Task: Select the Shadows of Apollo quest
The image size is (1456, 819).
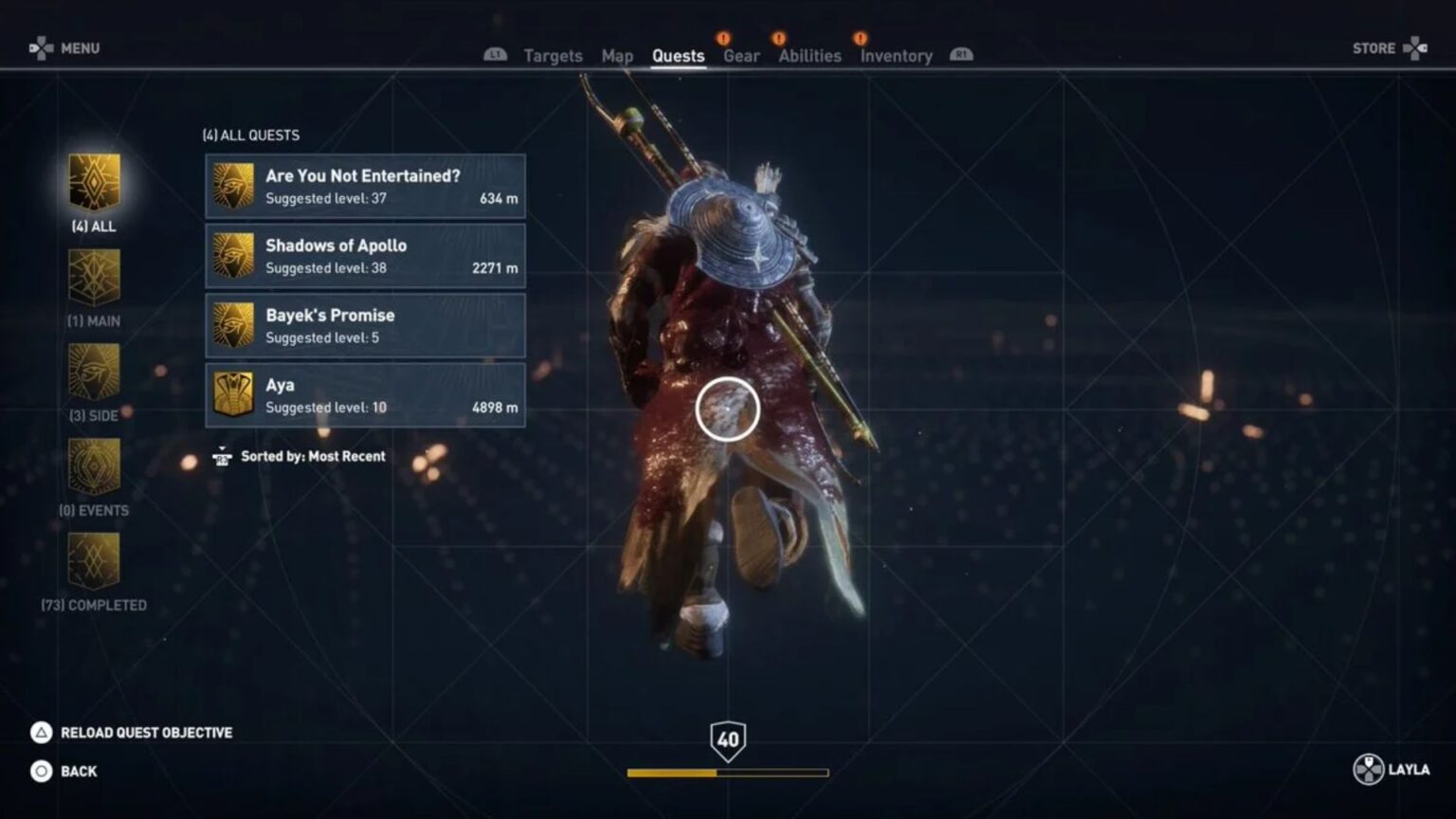Action: tap(365, 256)
